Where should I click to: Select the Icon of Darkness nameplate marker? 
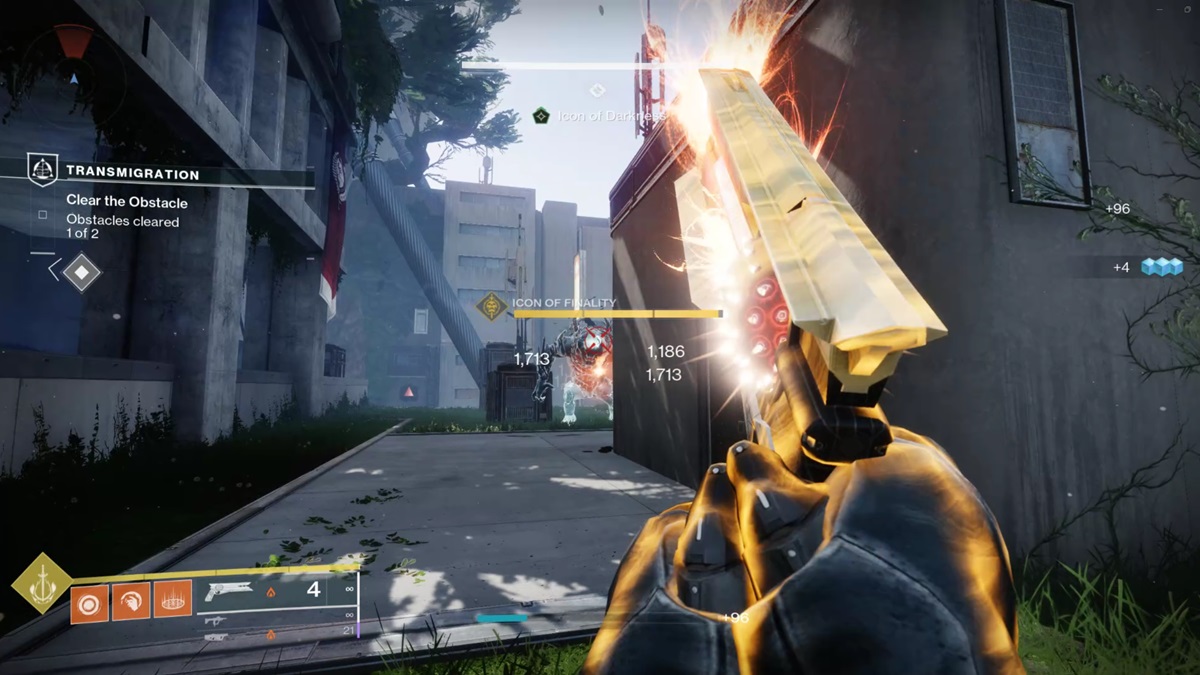(541, 116)
